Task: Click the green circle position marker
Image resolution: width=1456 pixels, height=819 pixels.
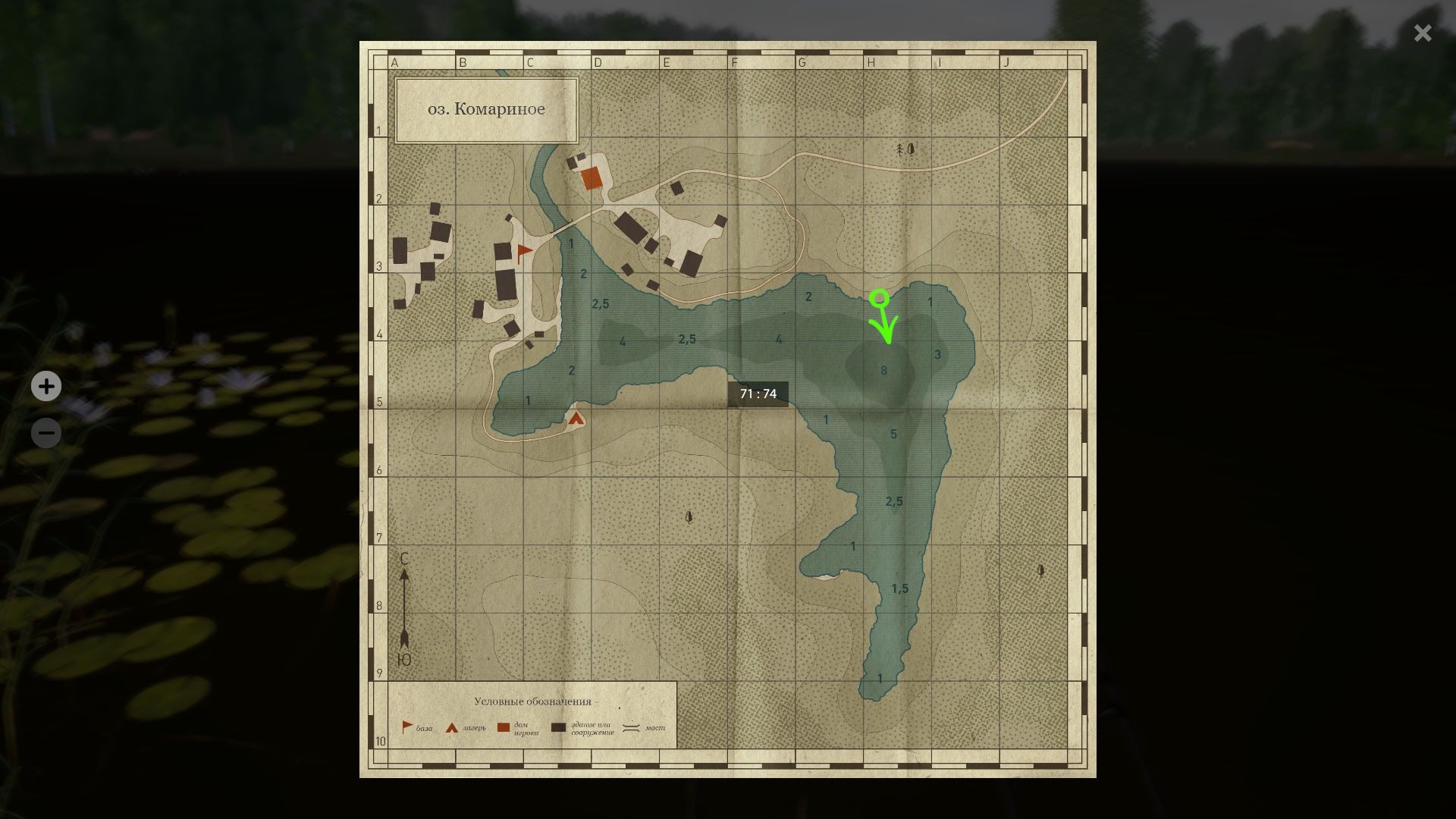Action: [879, 298]
